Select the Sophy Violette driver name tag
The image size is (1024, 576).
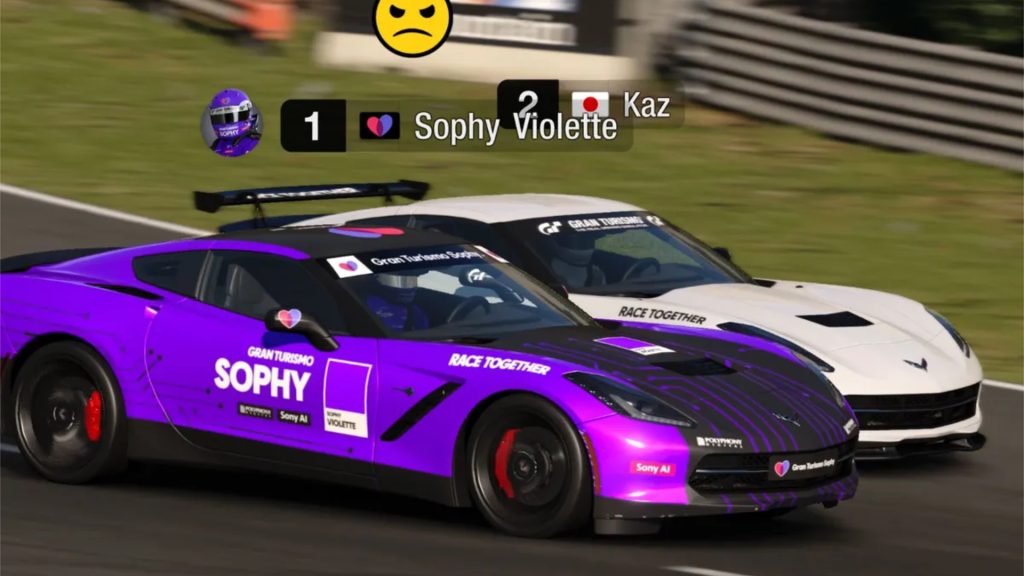click(515, 127)
